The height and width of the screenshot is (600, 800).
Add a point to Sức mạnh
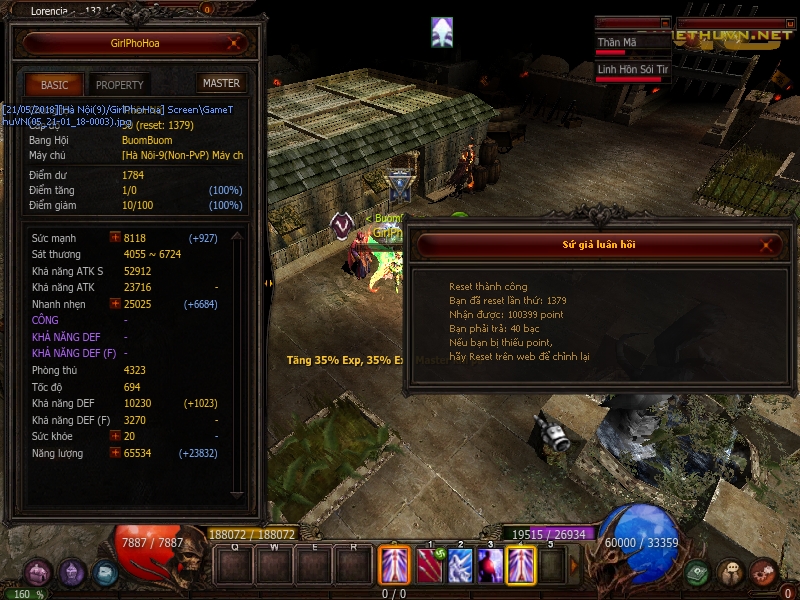[x=115, y=238]
